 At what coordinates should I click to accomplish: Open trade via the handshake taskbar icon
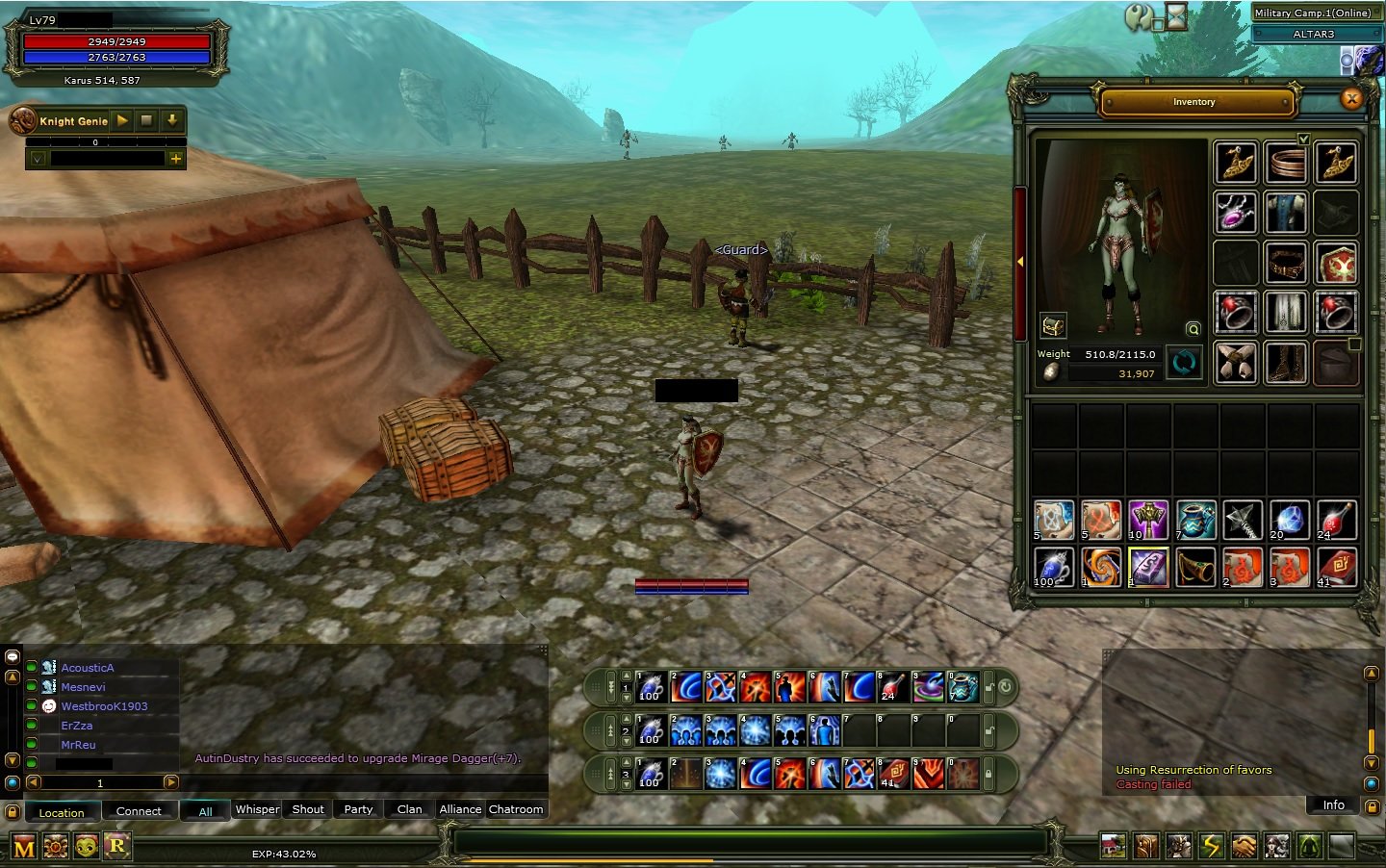(x=1244, y=845)
